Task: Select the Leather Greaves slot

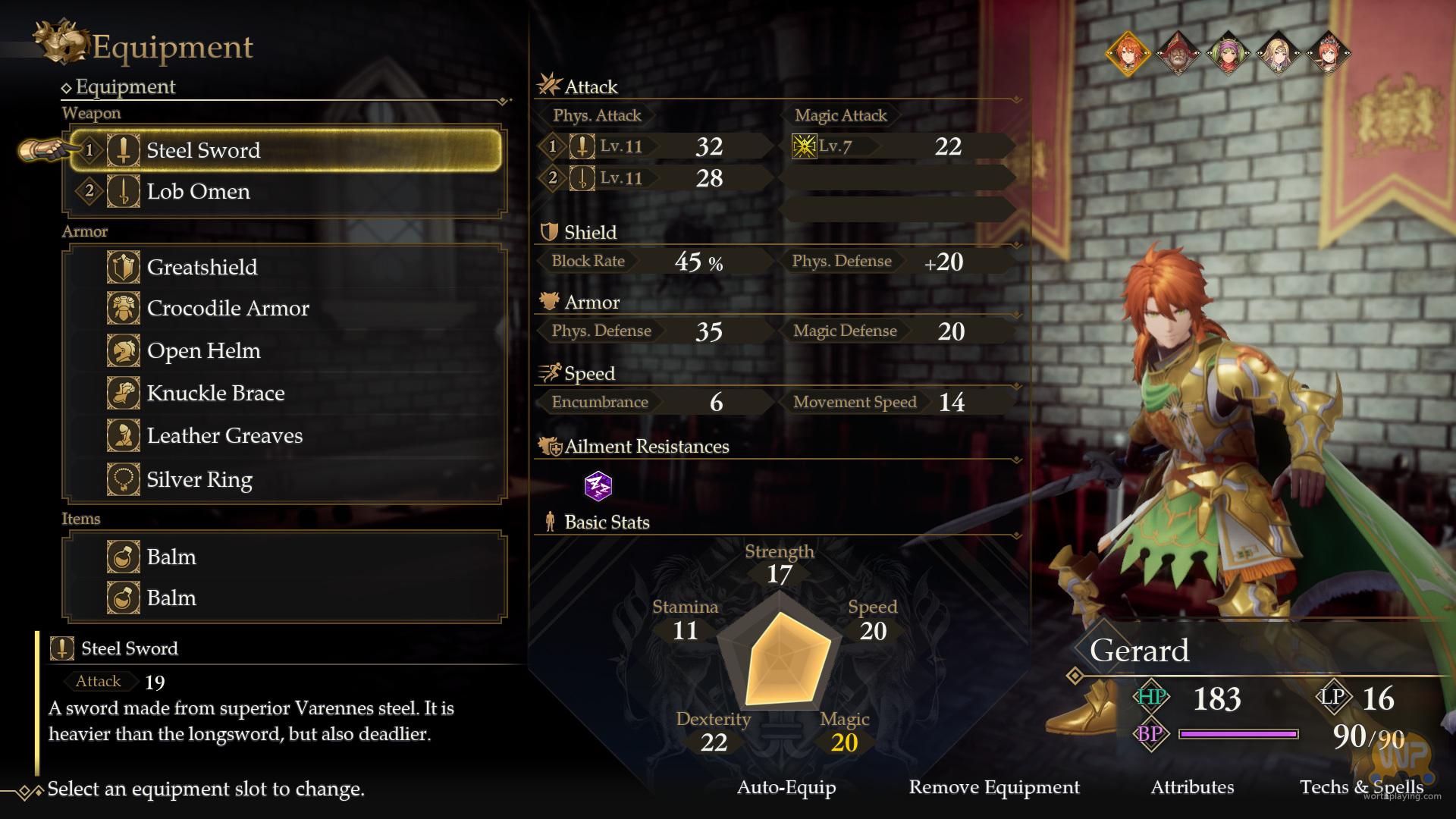Action: coord(285,436)
